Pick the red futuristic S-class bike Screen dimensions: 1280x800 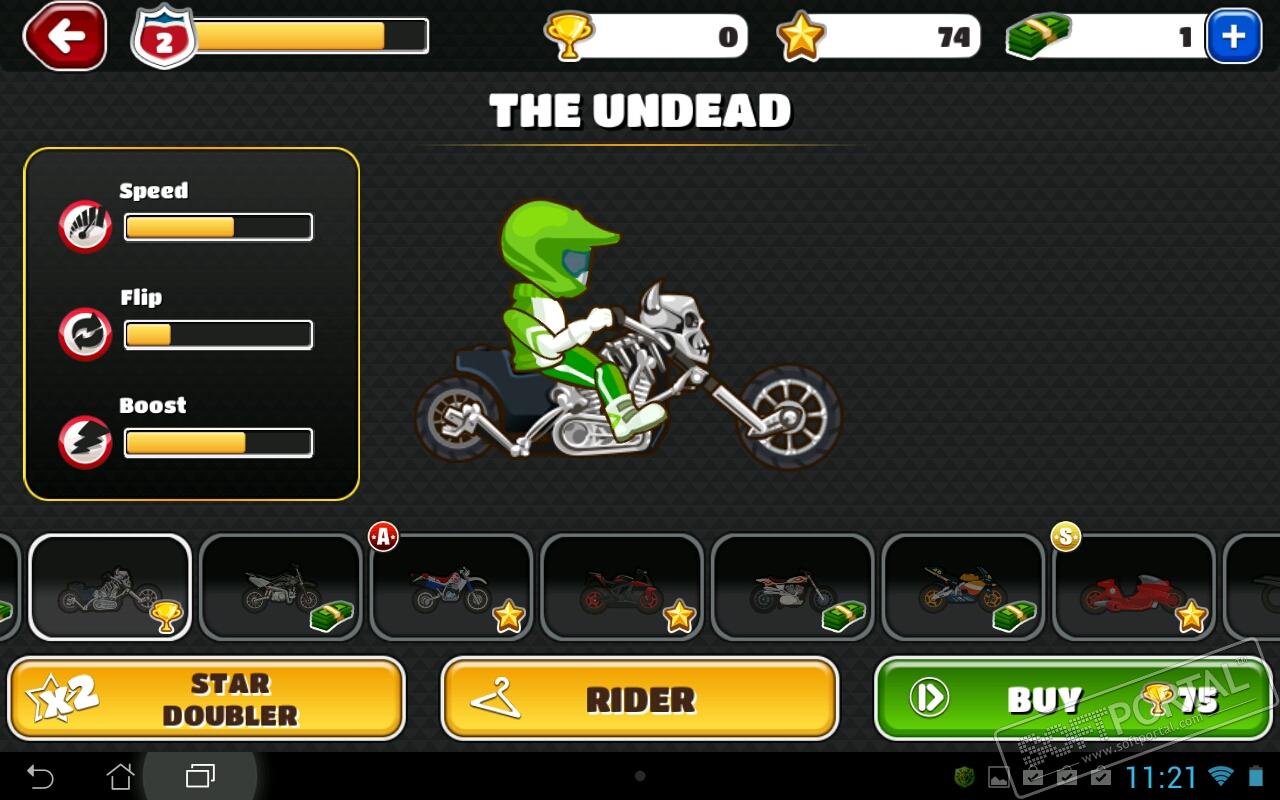pos(1134,587)
